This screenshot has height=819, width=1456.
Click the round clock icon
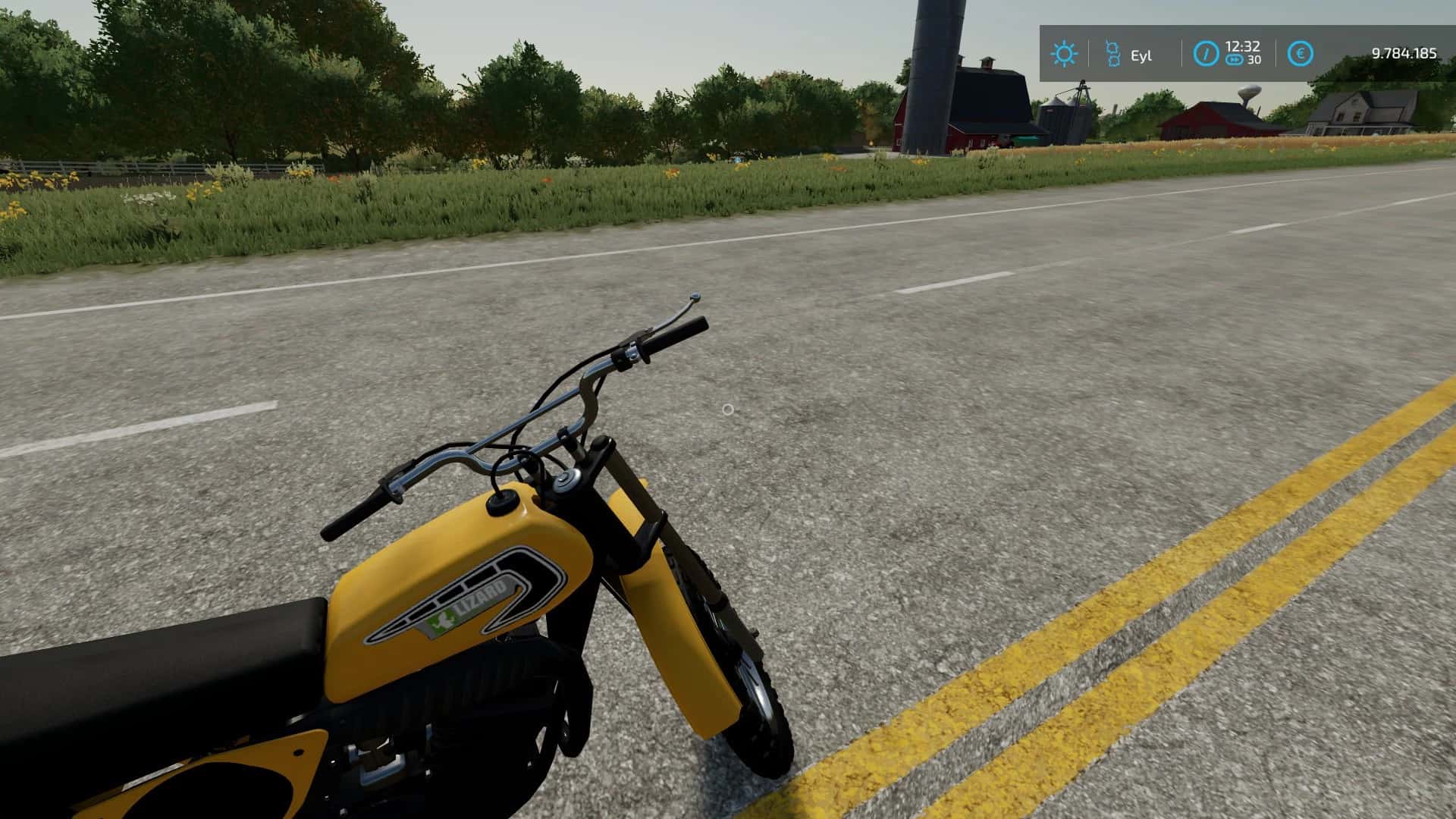point(1205,54)
